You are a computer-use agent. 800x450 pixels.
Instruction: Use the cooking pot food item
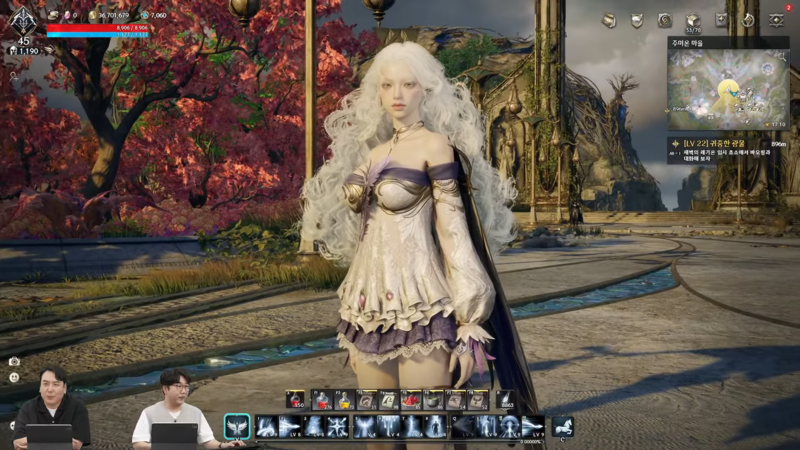point(433,400)
